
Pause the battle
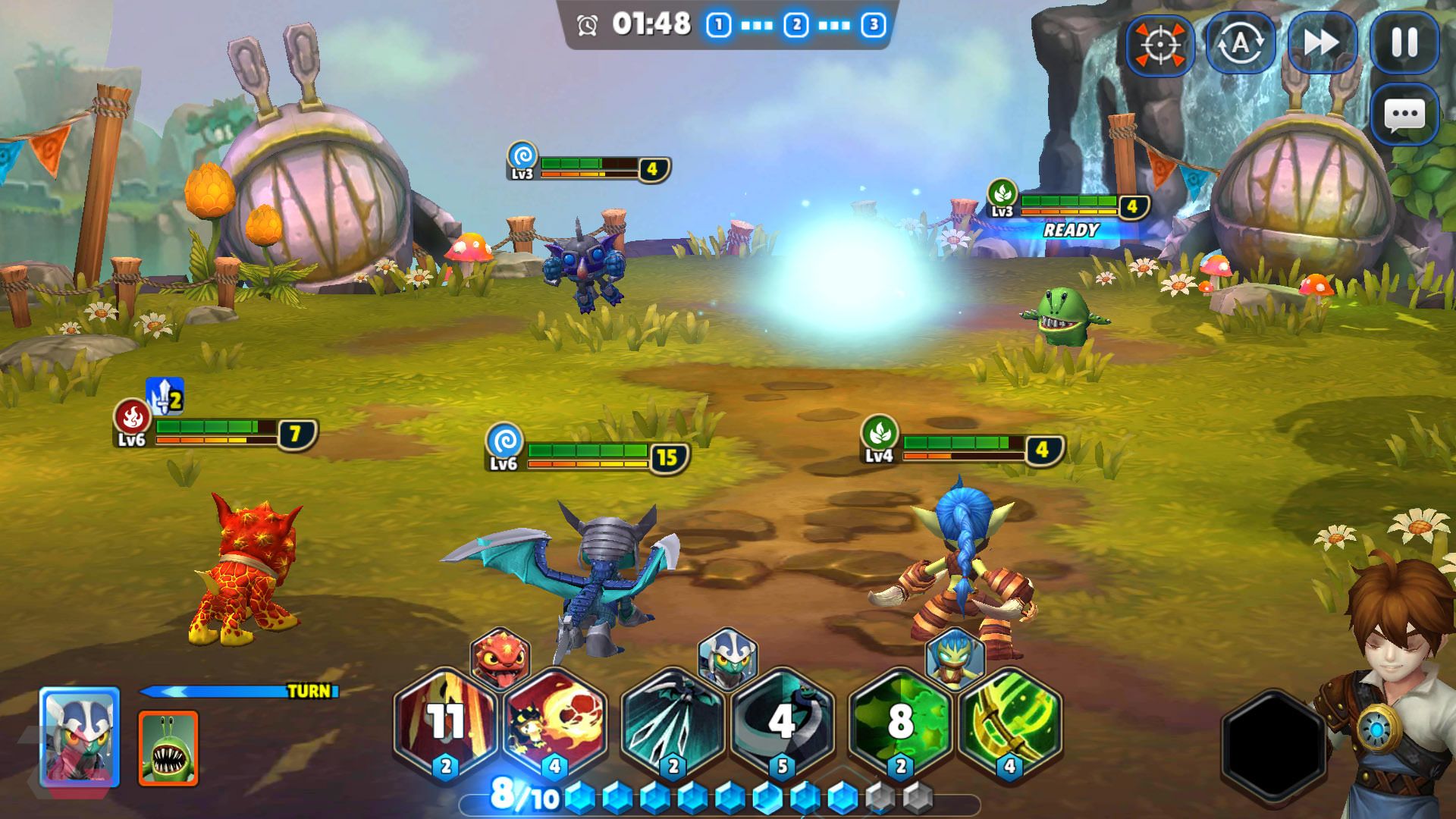[1404, 43]
